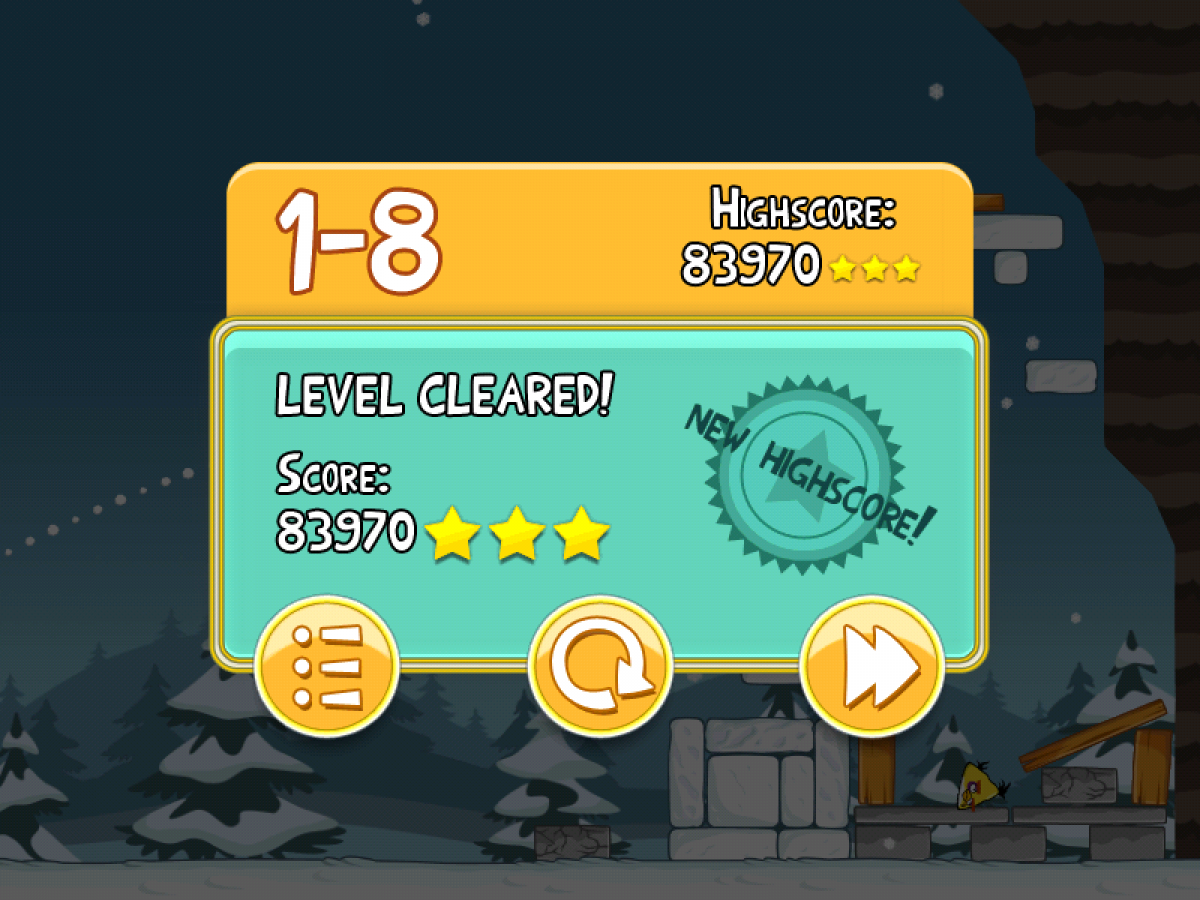This screenshot has width=1200, height=900.
Task: Advance to the next level
Action: click(x=873, y=667)
